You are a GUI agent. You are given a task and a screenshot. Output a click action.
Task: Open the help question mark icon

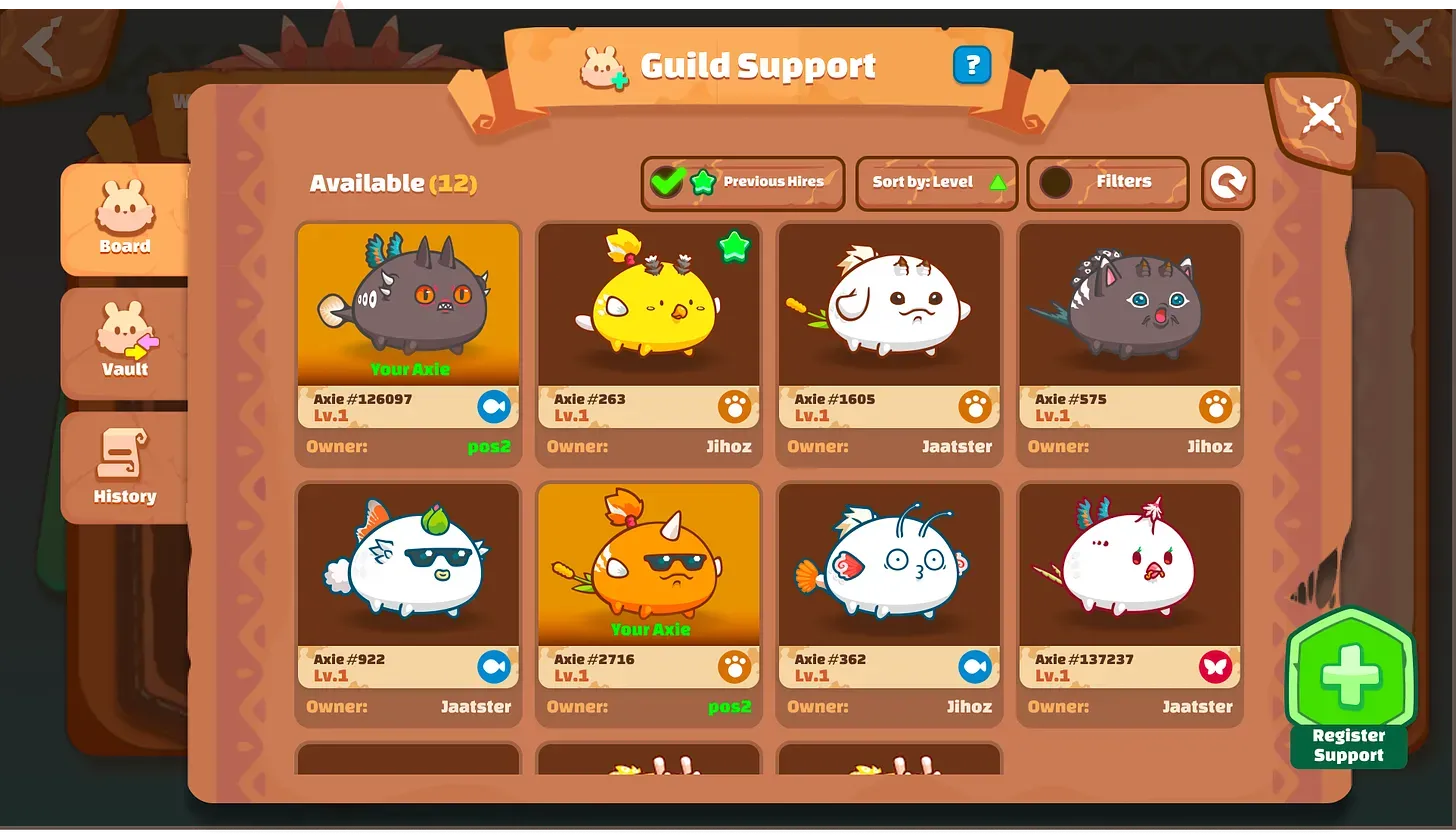(971, 64)
